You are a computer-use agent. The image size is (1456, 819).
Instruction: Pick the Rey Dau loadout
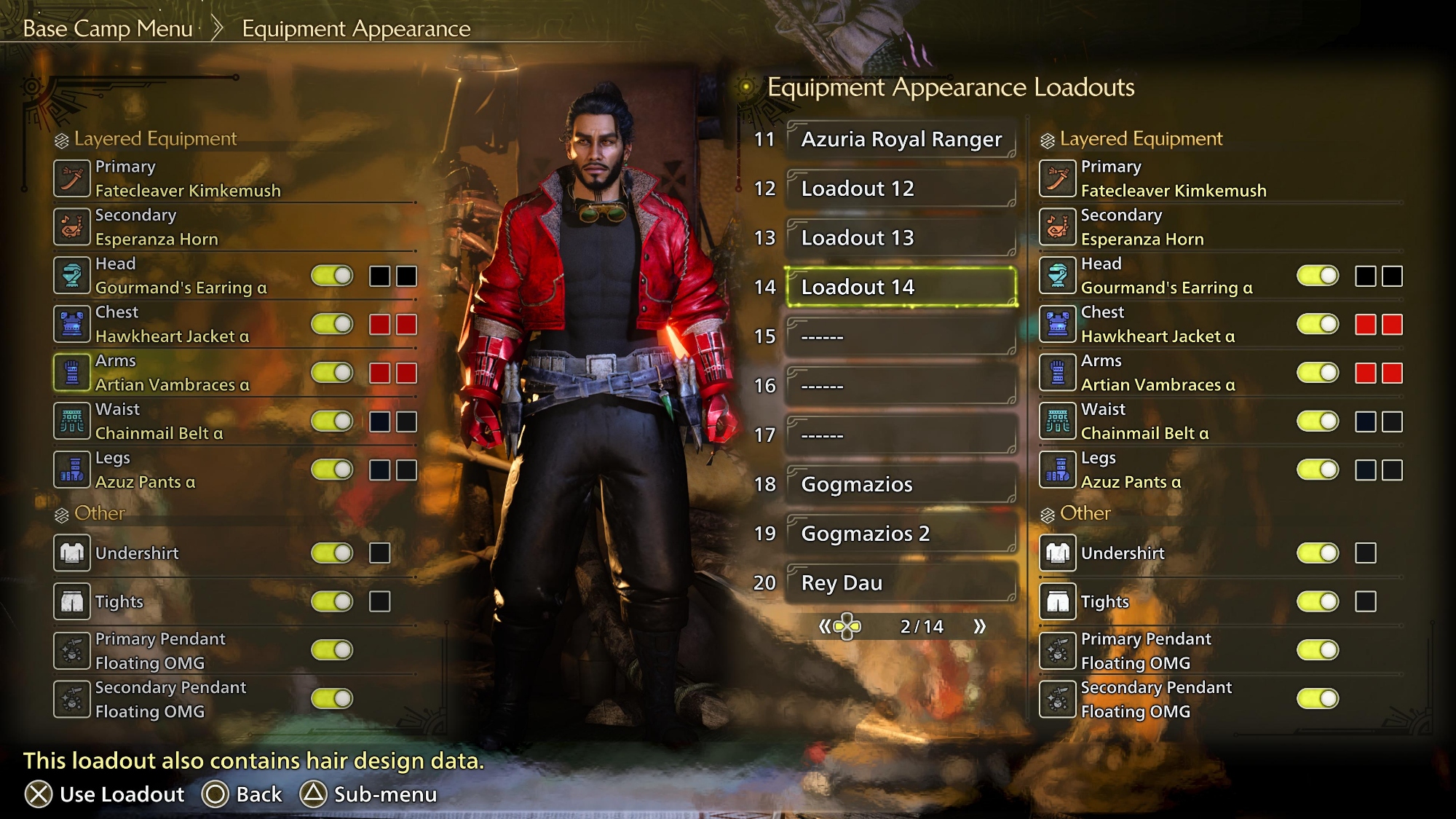pos(901,583)
